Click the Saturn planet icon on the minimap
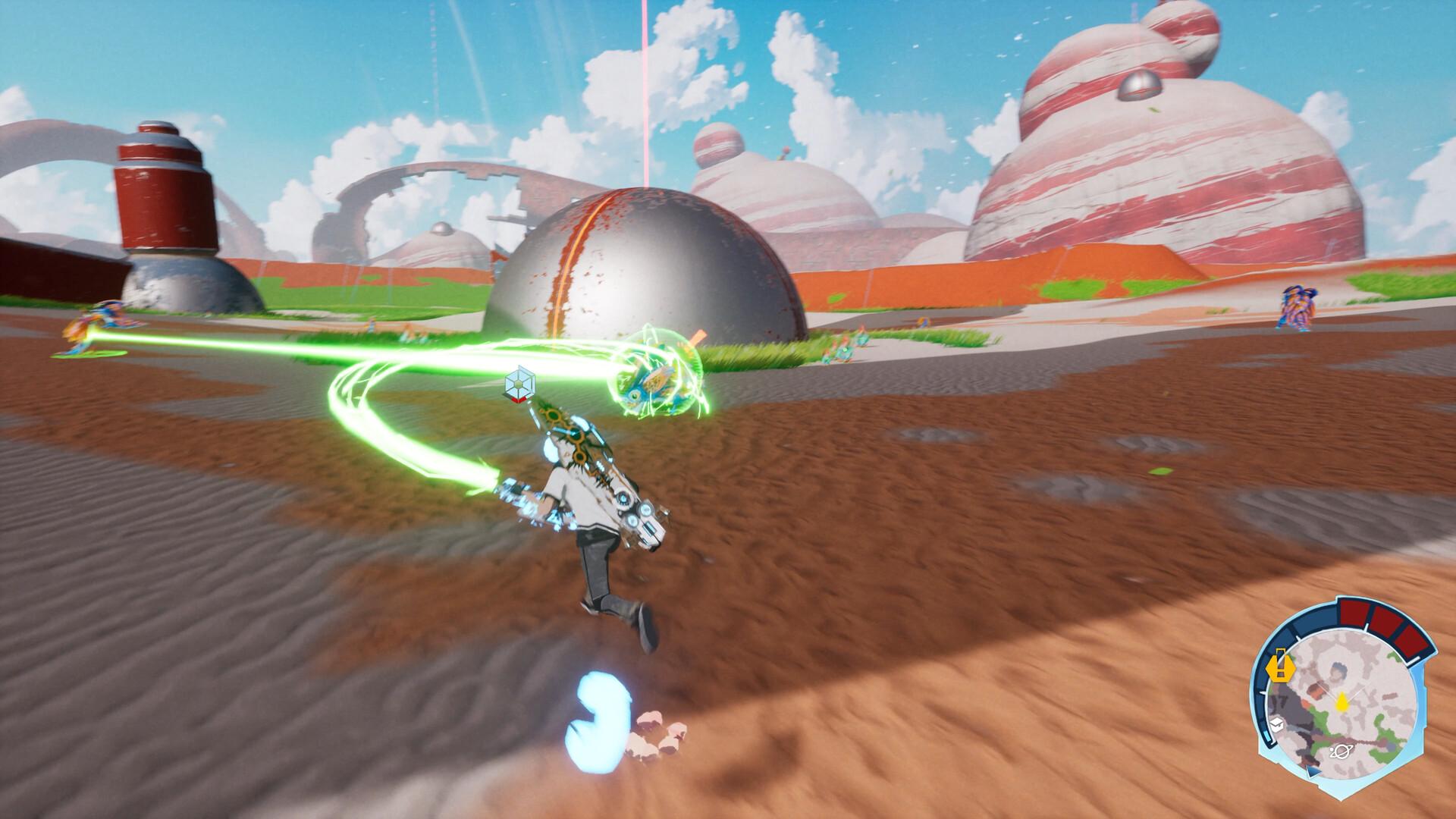1456x819 pixels. click(x=1342, y=751)
